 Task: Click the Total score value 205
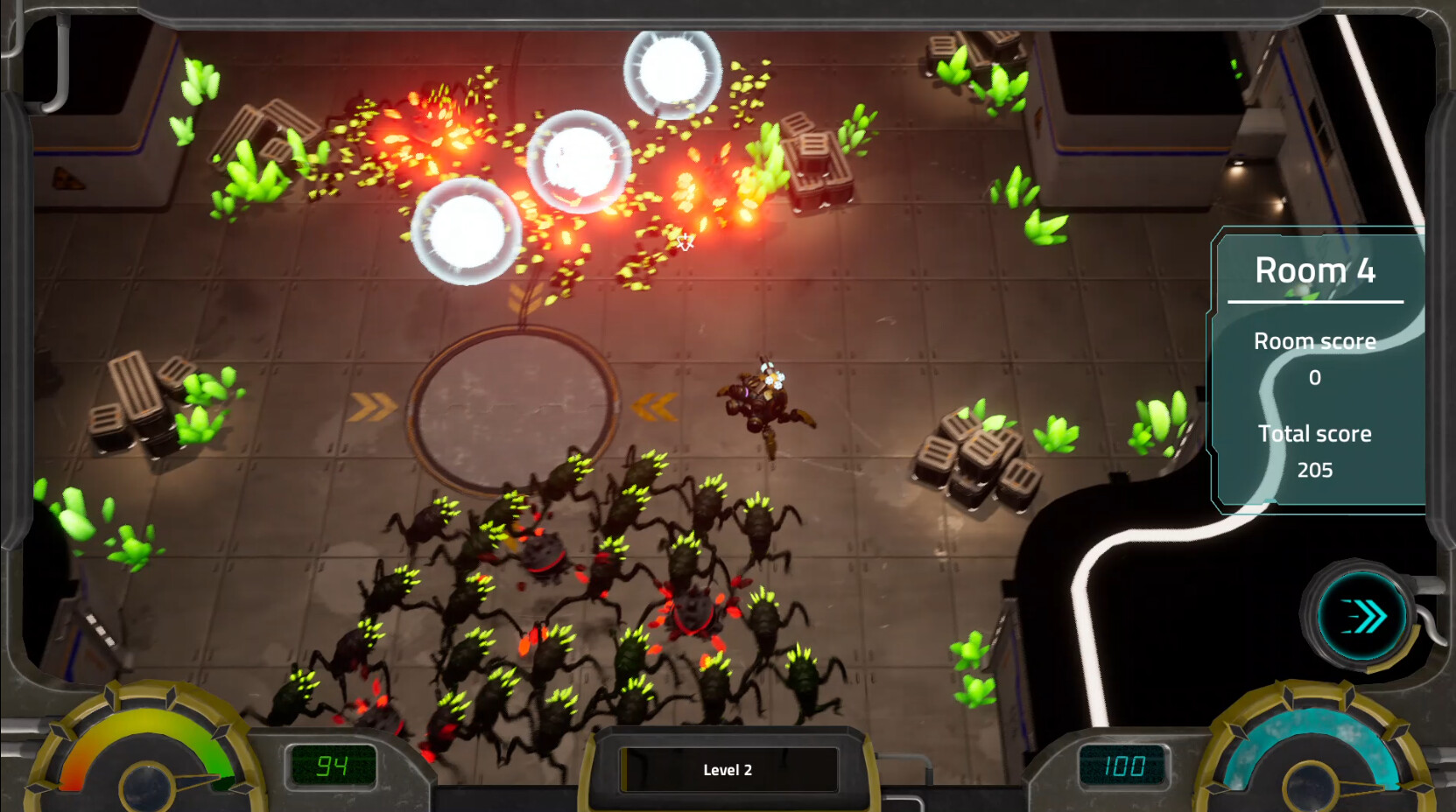[1314, 470]
